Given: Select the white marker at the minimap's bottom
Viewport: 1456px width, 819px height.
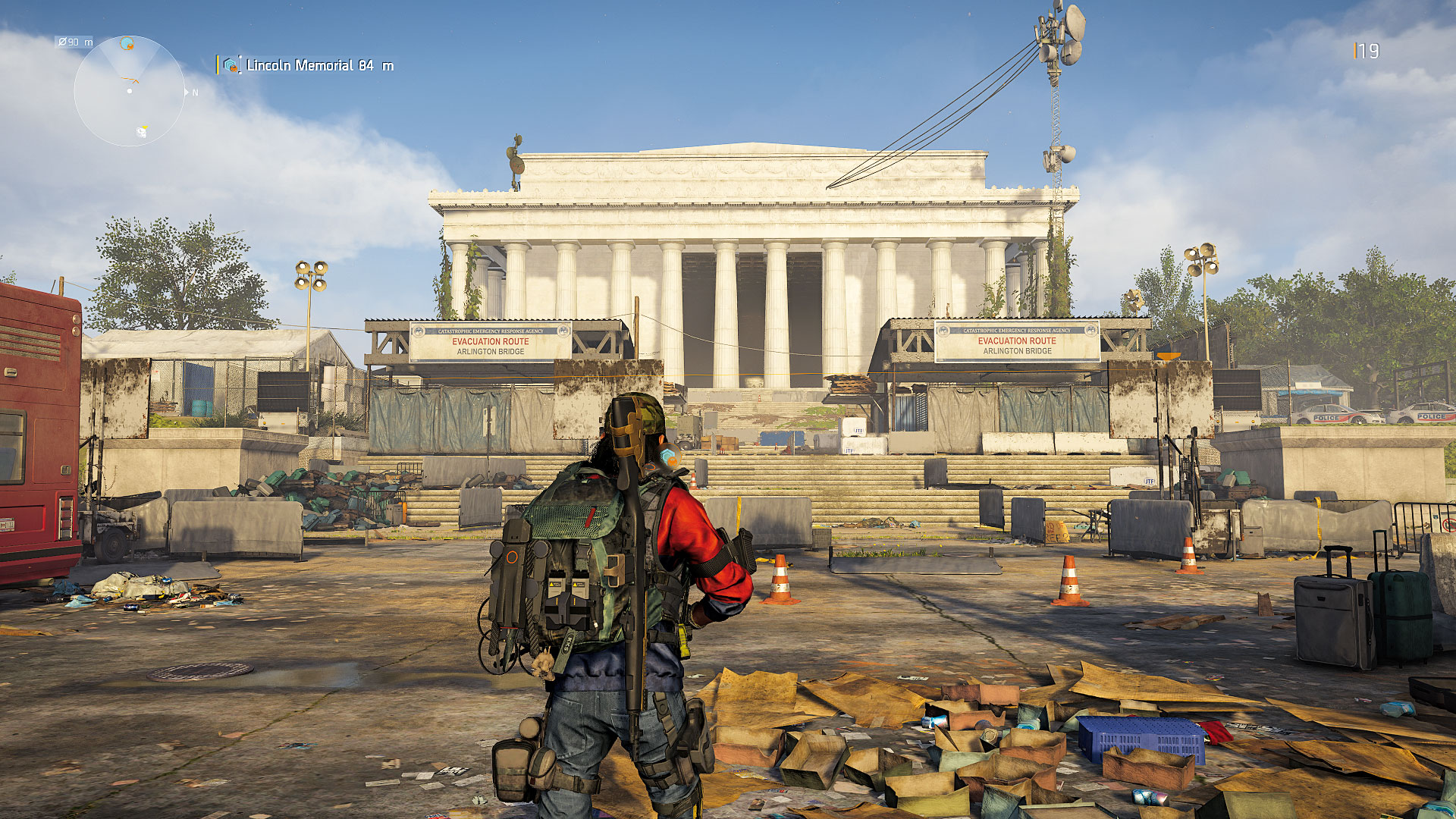Looking at the screenshot, I should coord(141,132).
